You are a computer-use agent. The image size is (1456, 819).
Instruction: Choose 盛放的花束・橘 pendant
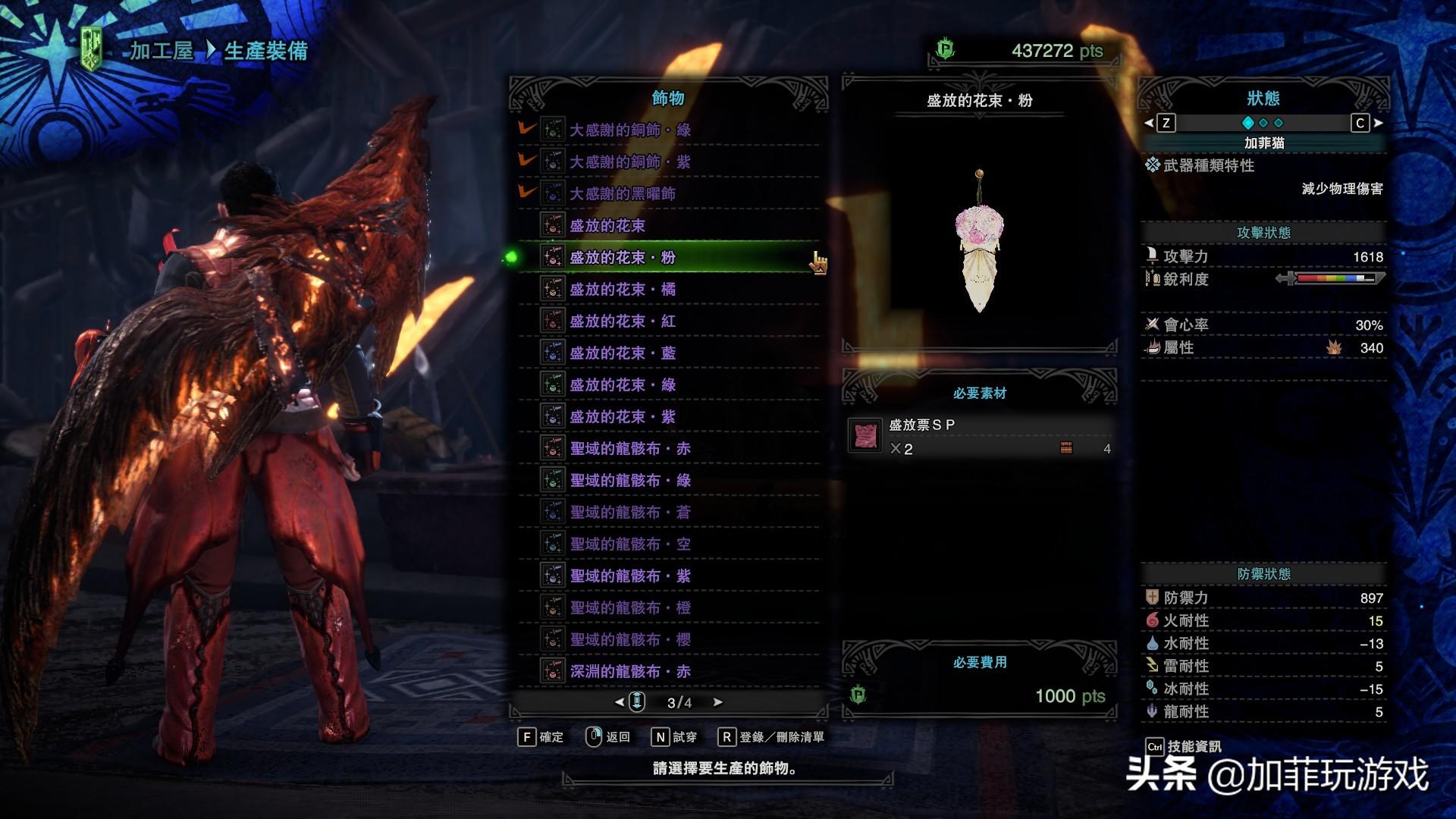(x=622, y=289)
